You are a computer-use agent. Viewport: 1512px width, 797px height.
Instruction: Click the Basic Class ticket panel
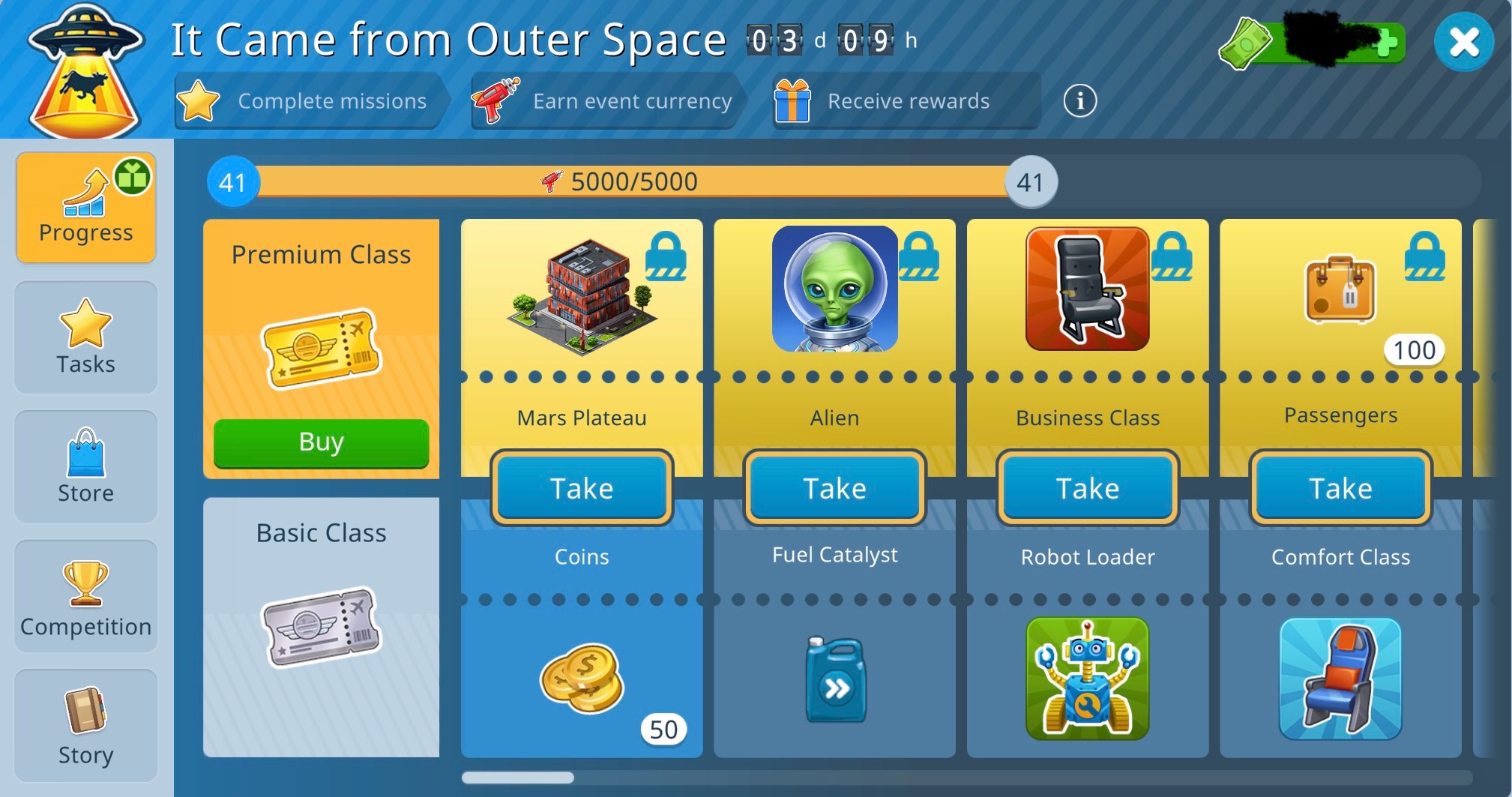point(321,627)
